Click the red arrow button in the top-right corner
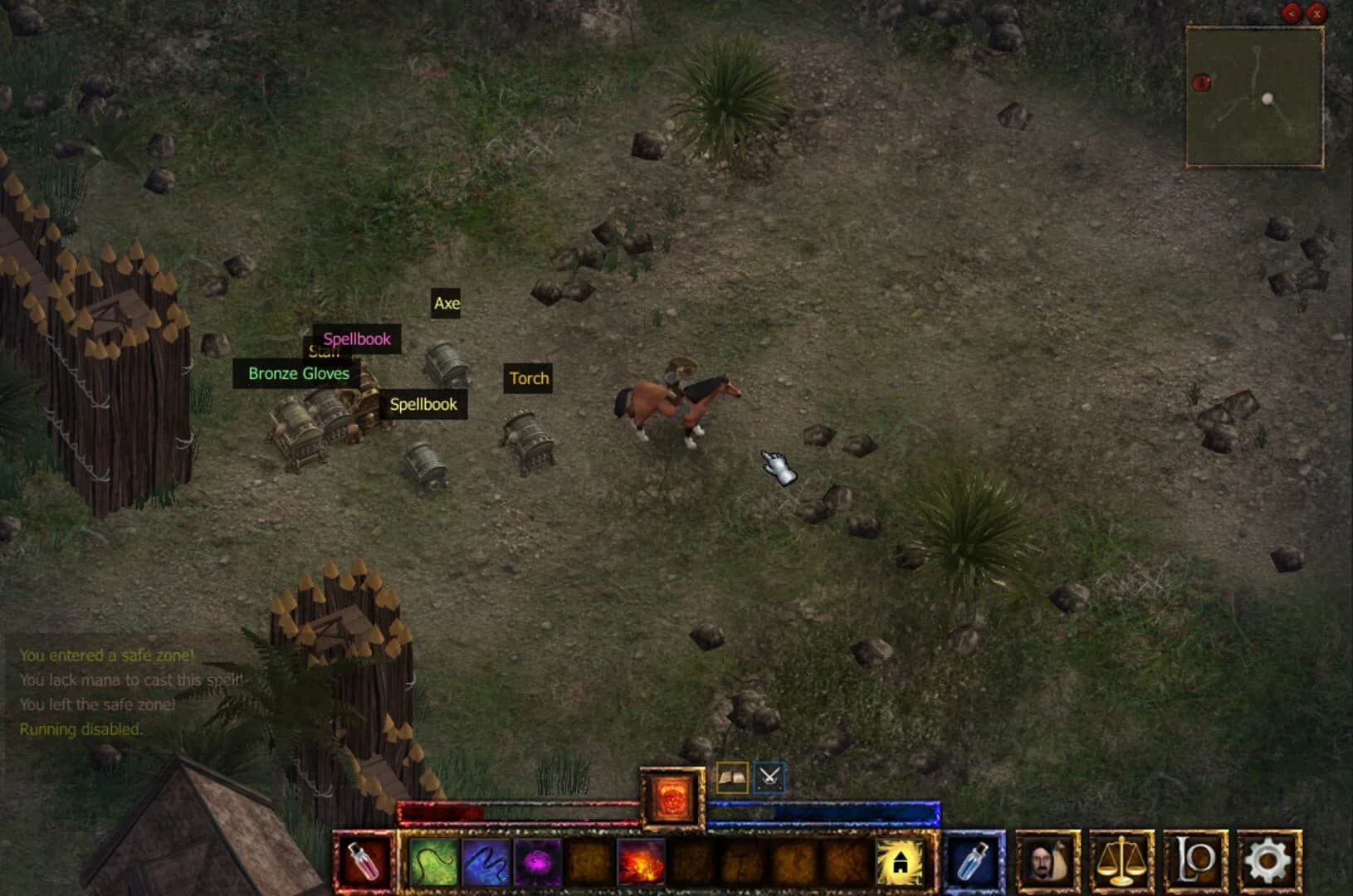 coord(1292,13)
